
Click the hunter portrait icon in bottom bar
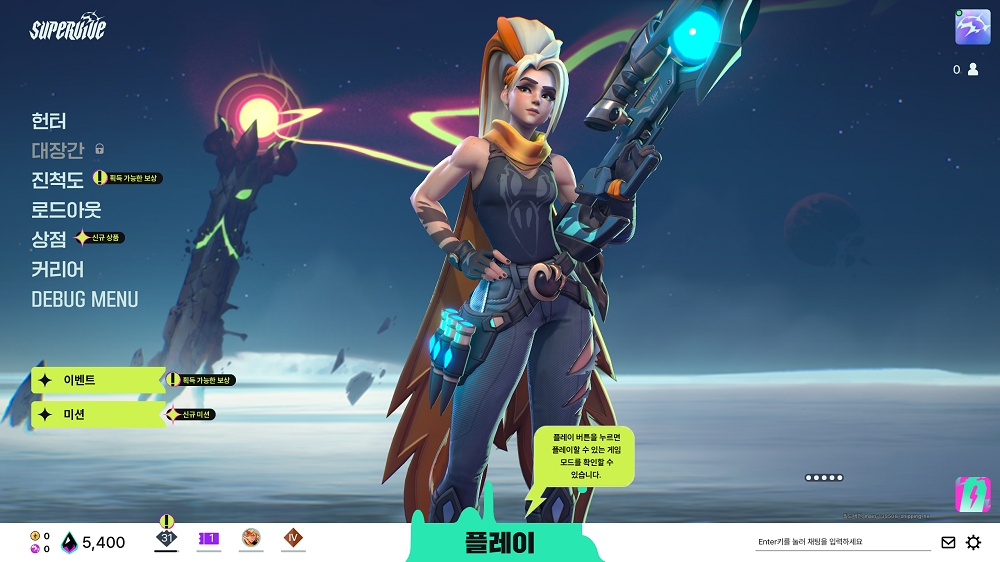coord(251,538)
